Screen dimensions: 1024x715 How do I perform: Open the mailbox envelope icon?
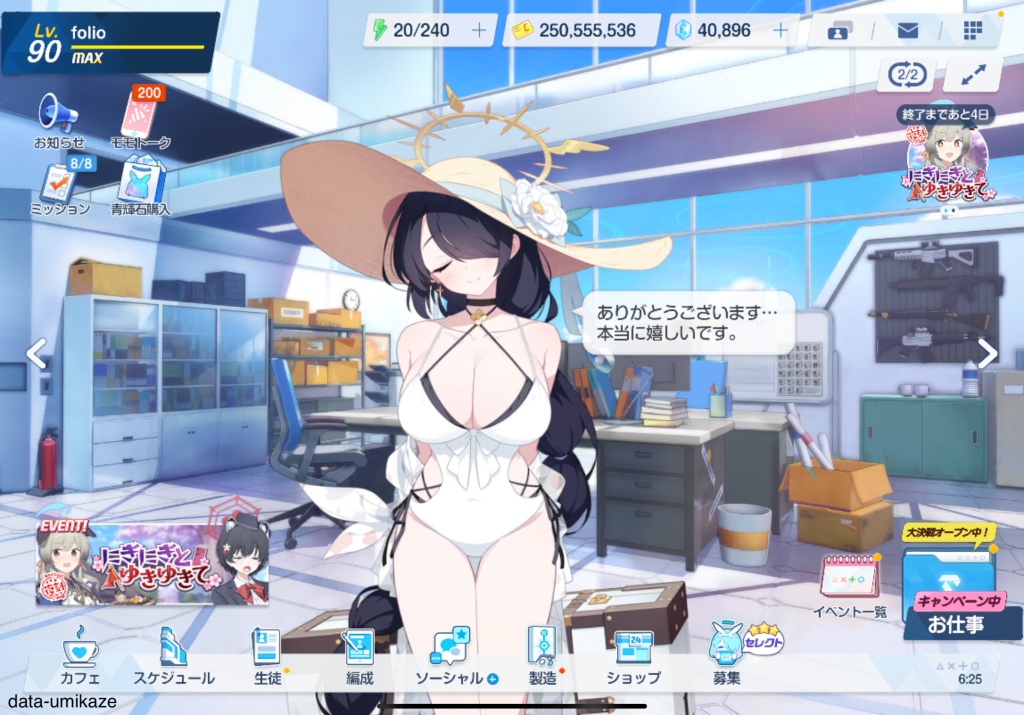coord(907,30)
